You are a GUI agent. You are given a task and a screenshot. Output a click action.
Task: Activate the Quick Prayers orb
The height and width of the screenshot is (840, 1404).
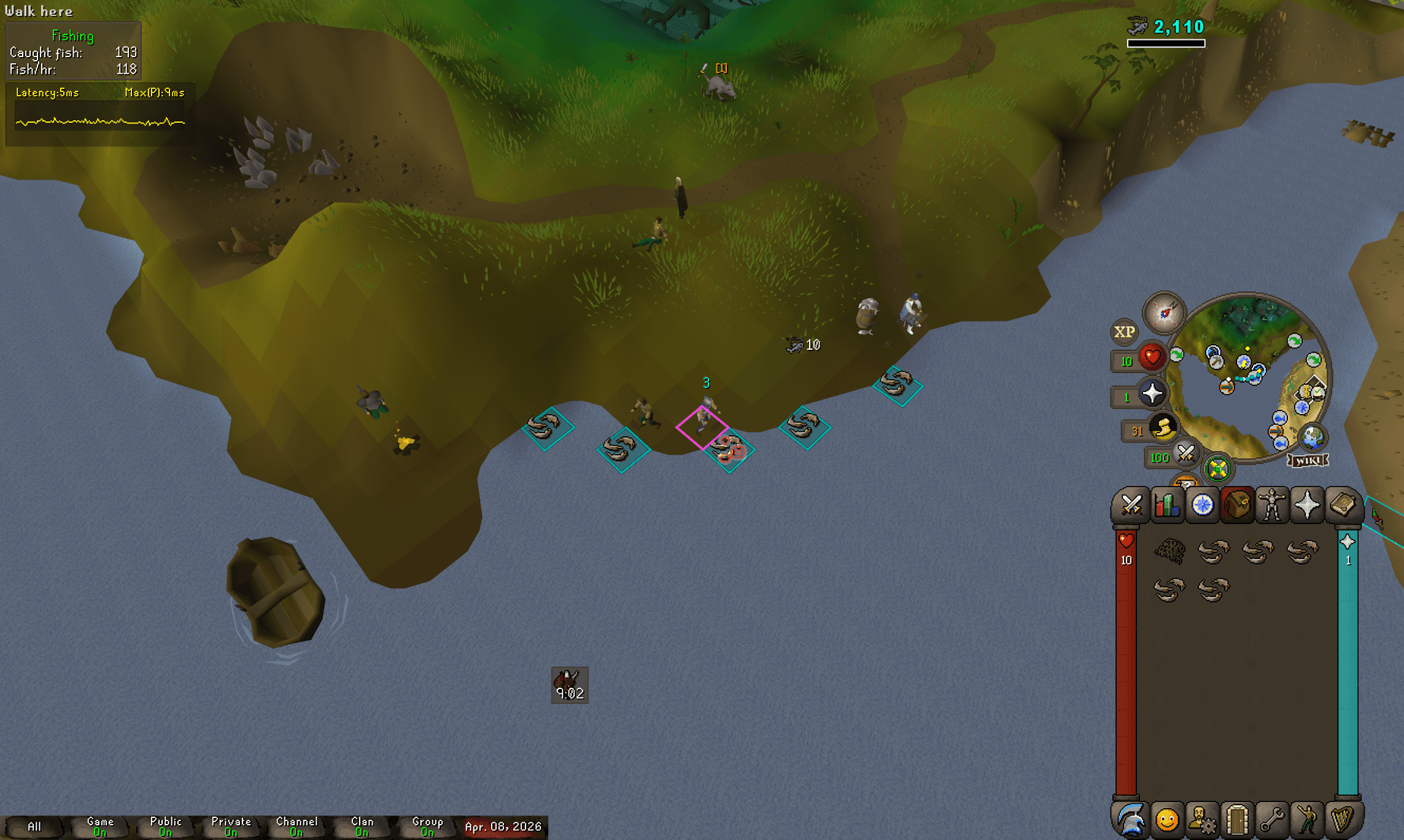point(1152,393)
